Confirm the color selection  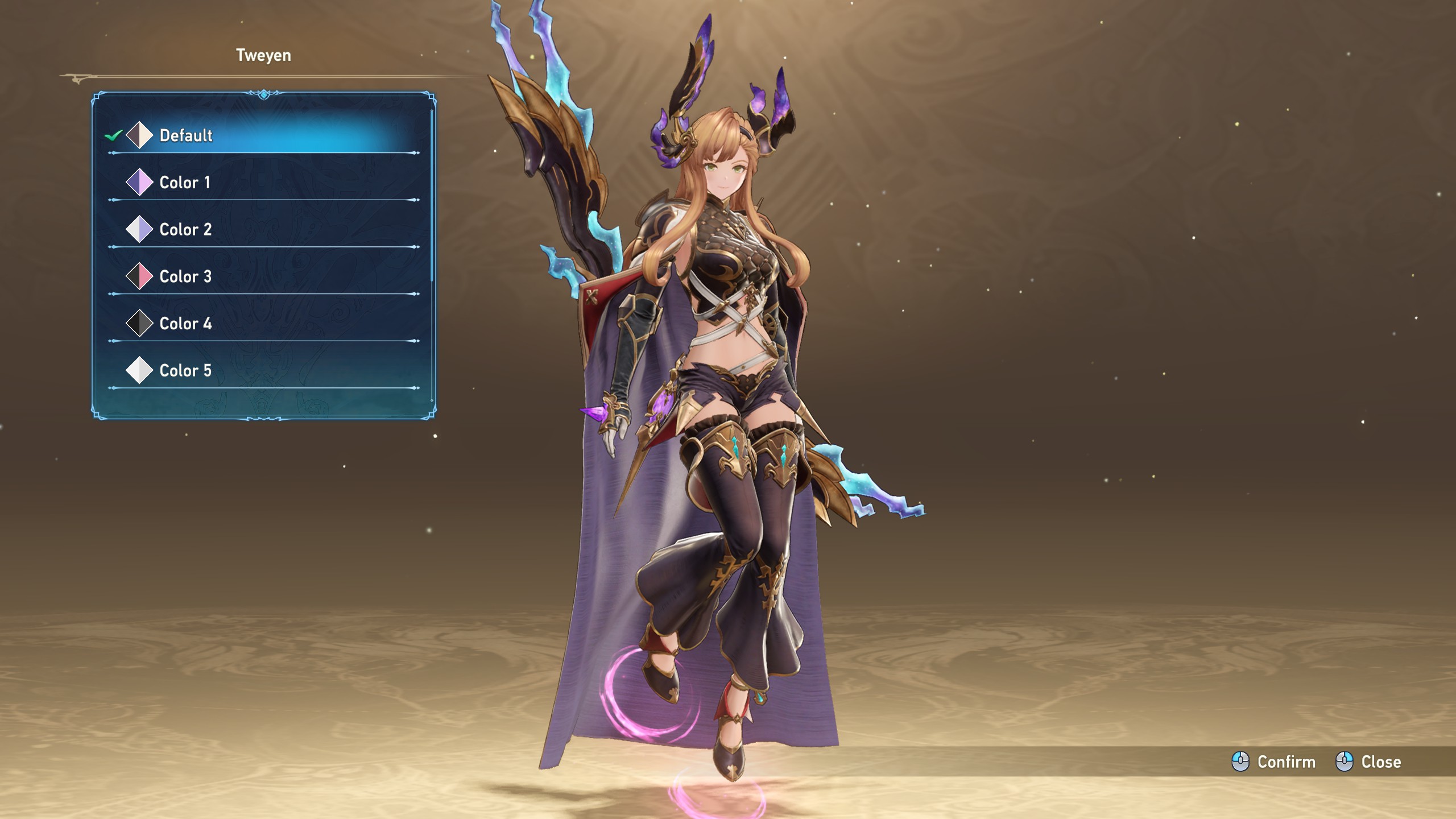tap(1273, 762)
